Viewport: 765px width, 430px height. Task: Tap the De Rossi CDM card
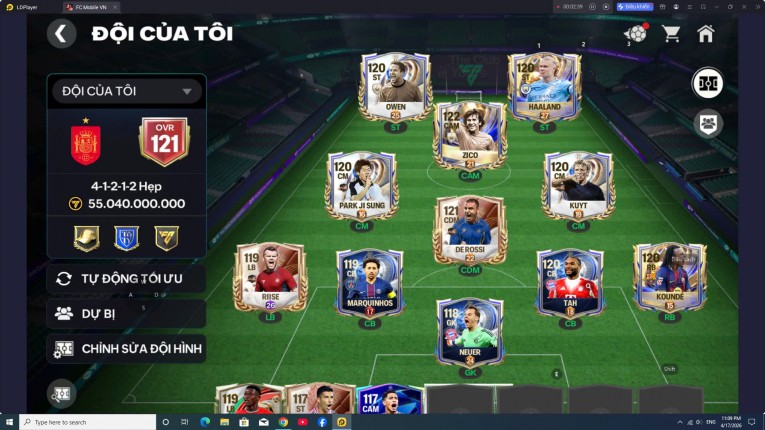coord(469,230)
